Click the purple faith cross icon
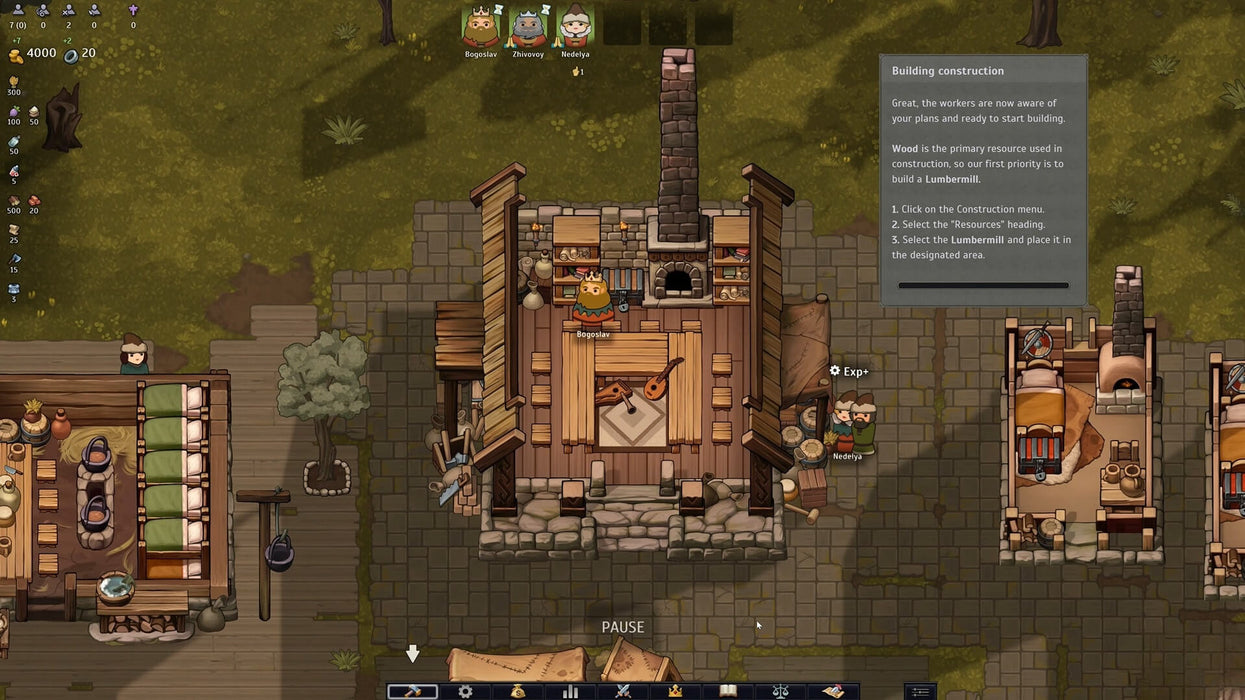1245x700 pixels. coord(133,10)
